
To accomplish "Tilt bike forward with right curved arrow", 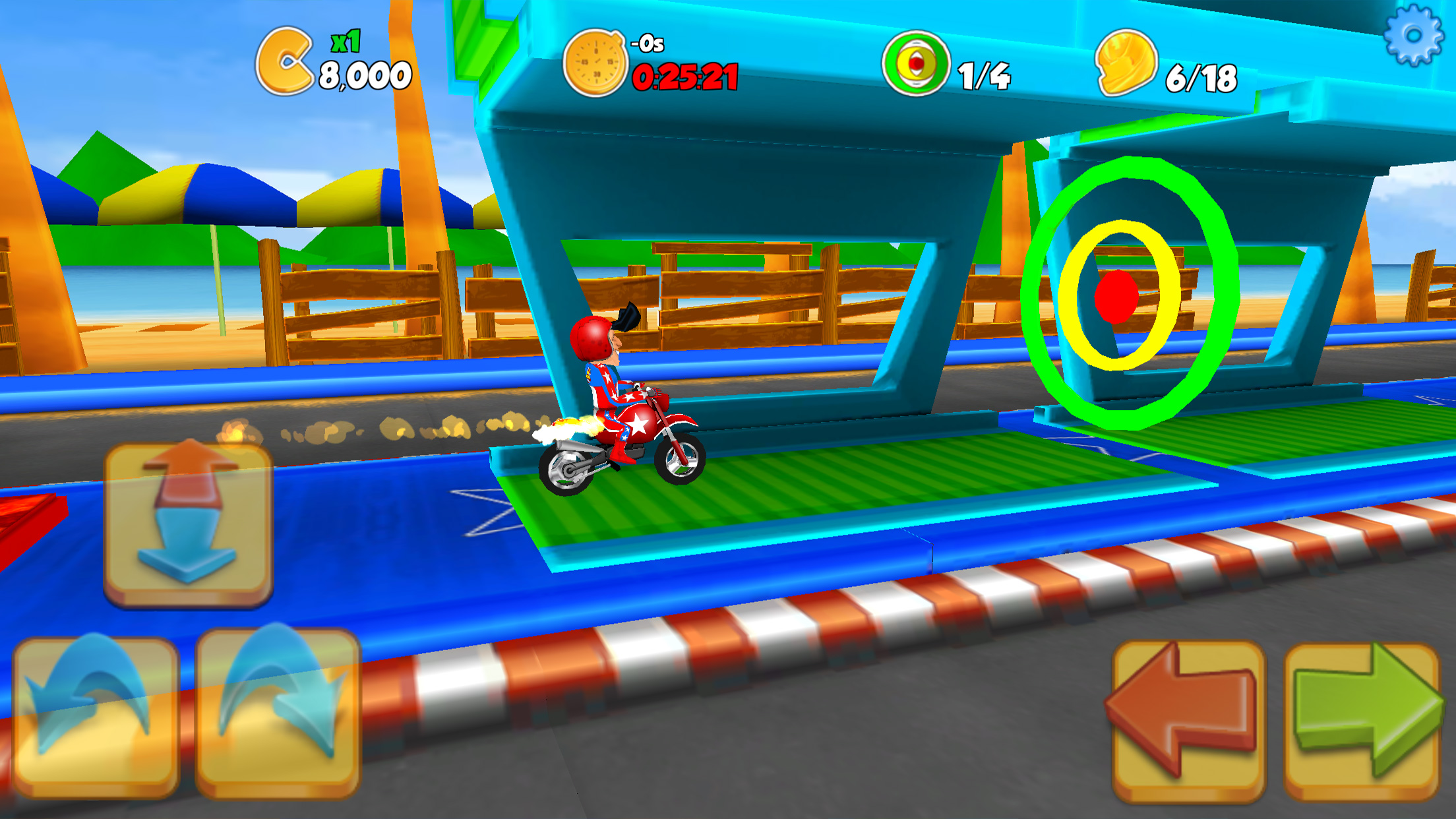I will point(278,712).
